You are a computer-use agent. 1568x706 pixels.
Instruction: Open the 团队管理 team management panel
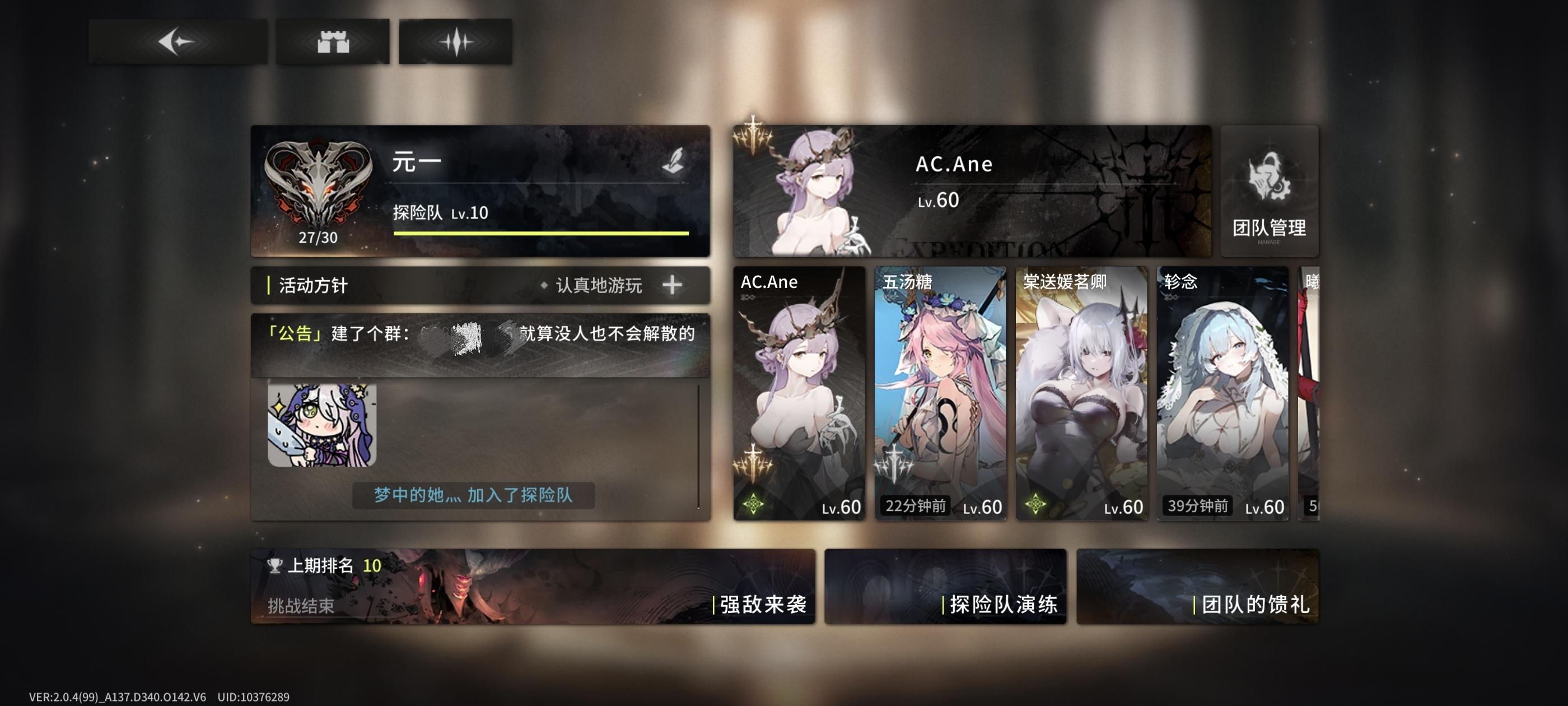tap(1269, 192)
